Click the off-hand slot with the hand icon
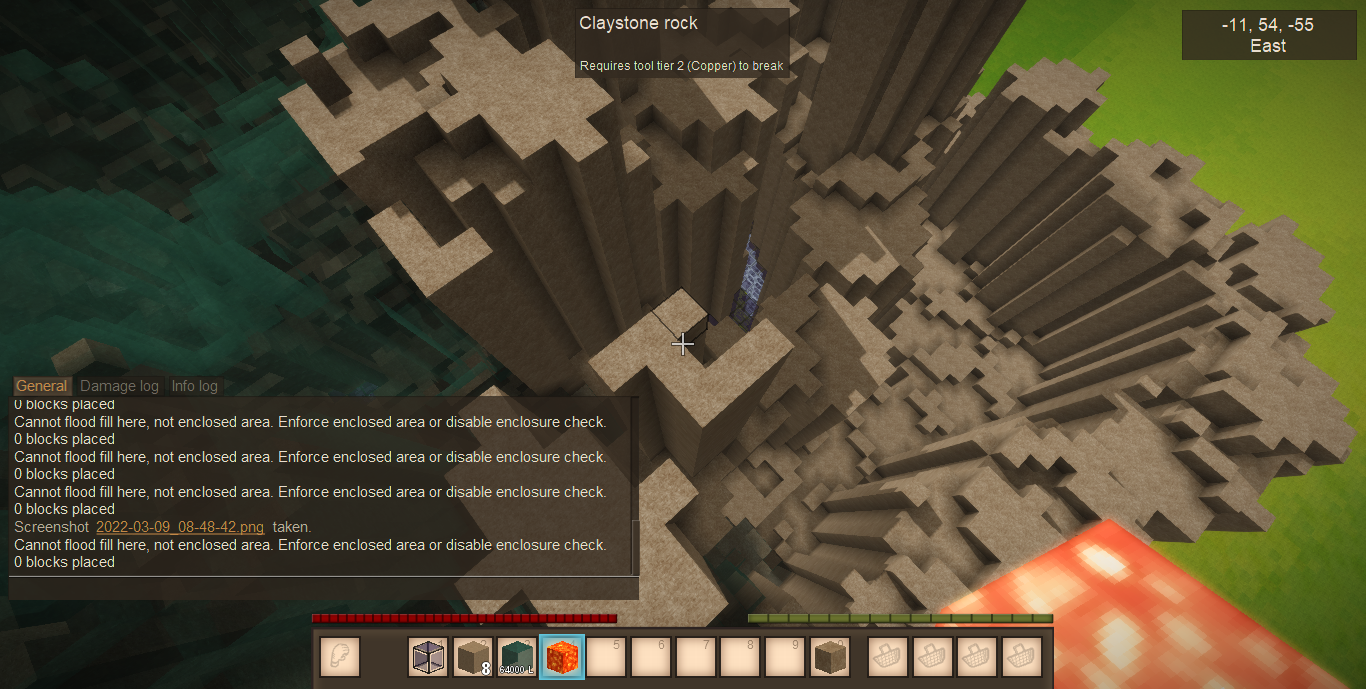Image resolution: width=1366 pixels, height=689 pixels. [x=340, y=657]
